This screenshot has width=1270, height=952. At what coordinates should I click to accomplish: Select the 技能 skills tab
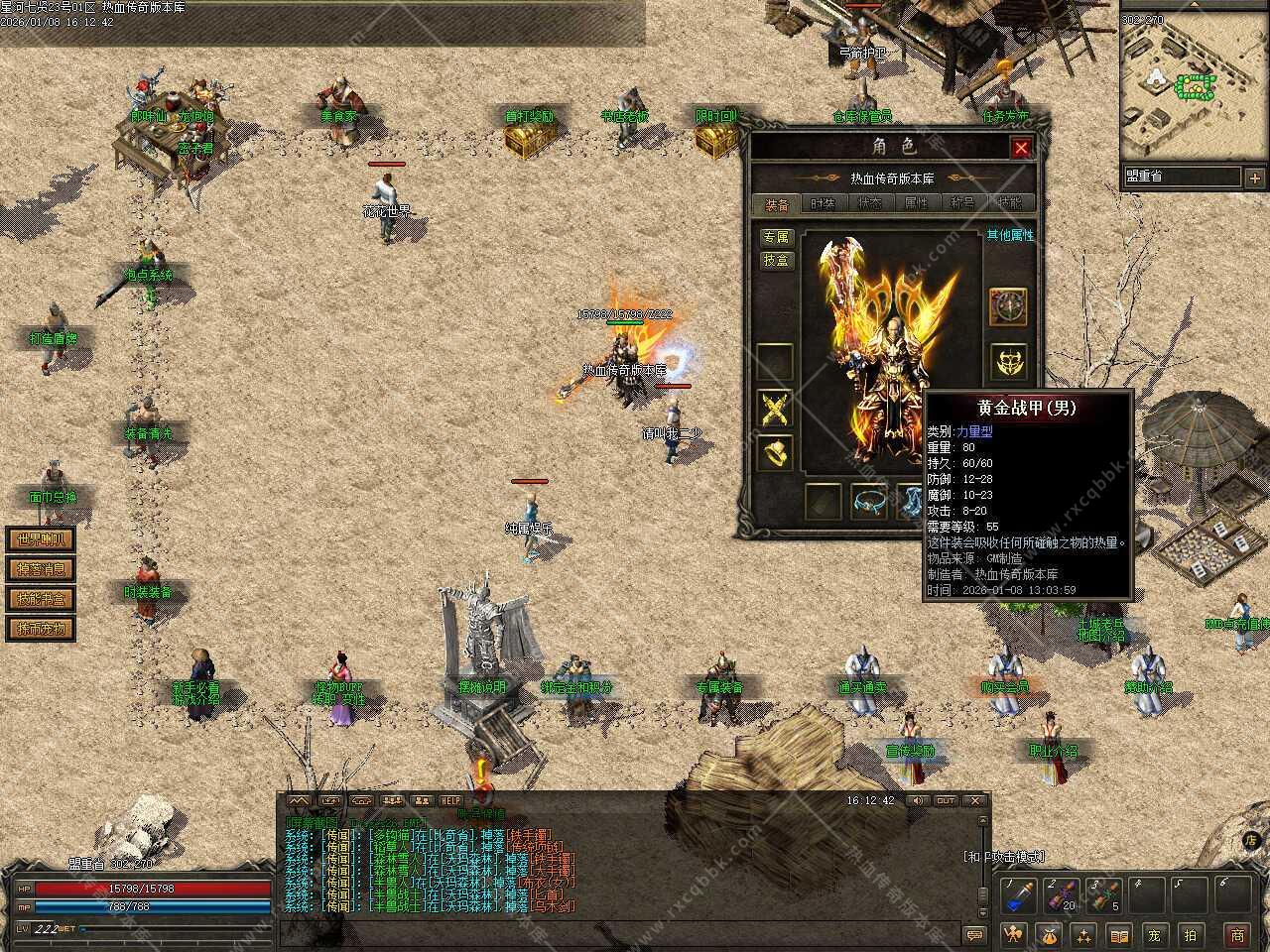(1009, 203)
